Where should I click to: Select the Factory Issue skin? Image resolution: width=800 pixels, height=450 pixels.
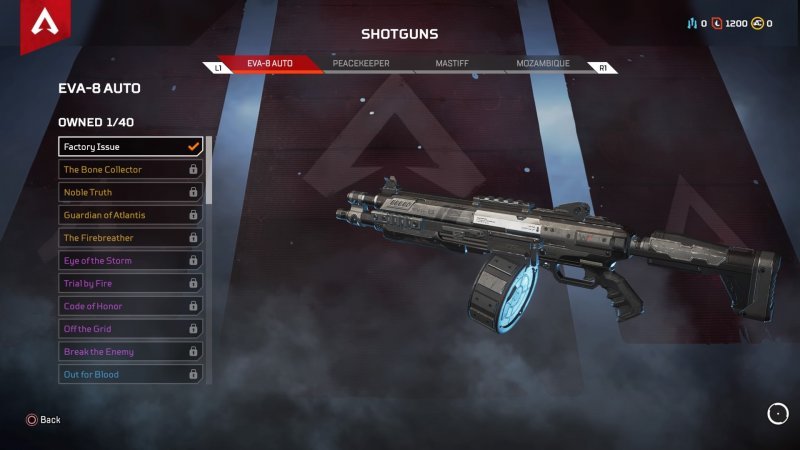click(x=131, y=147)
